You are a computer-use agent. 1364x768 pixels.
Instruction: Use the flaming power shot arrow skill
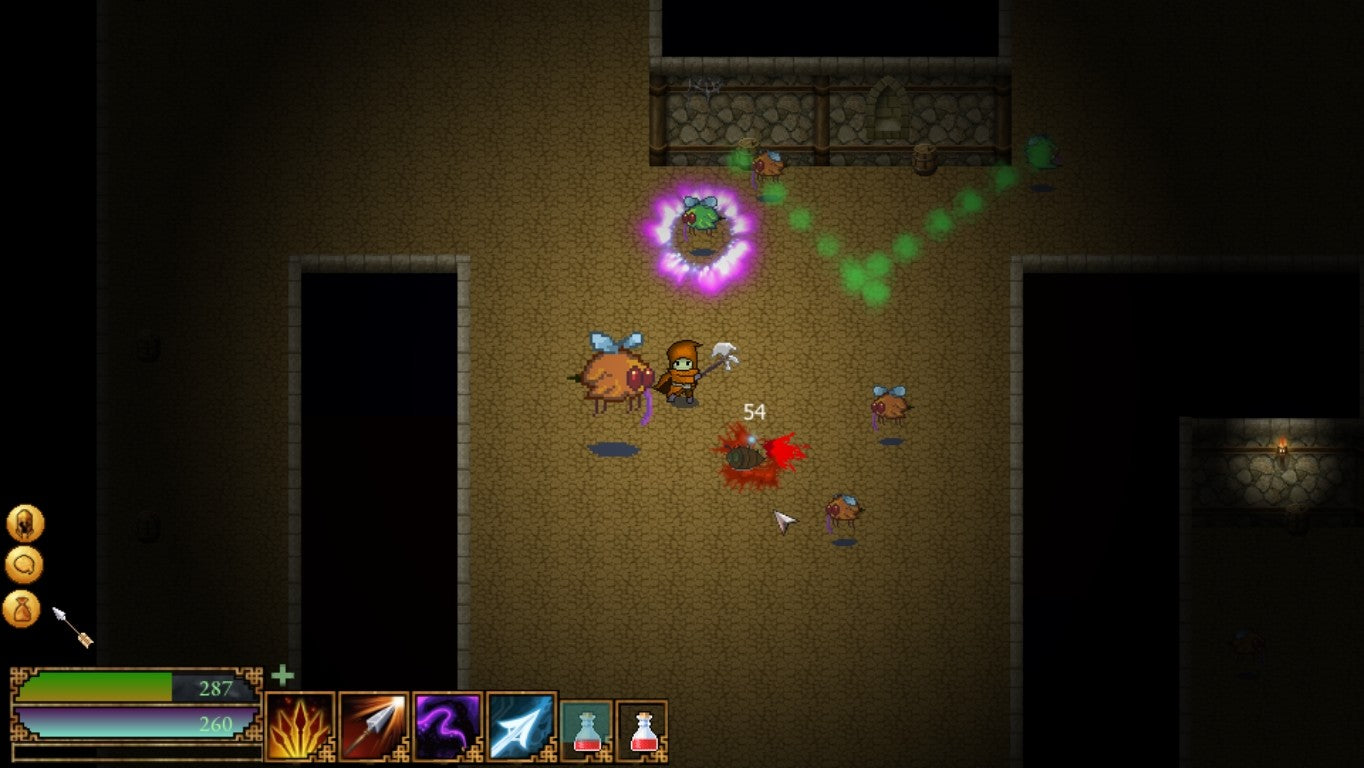coord(374,727)
